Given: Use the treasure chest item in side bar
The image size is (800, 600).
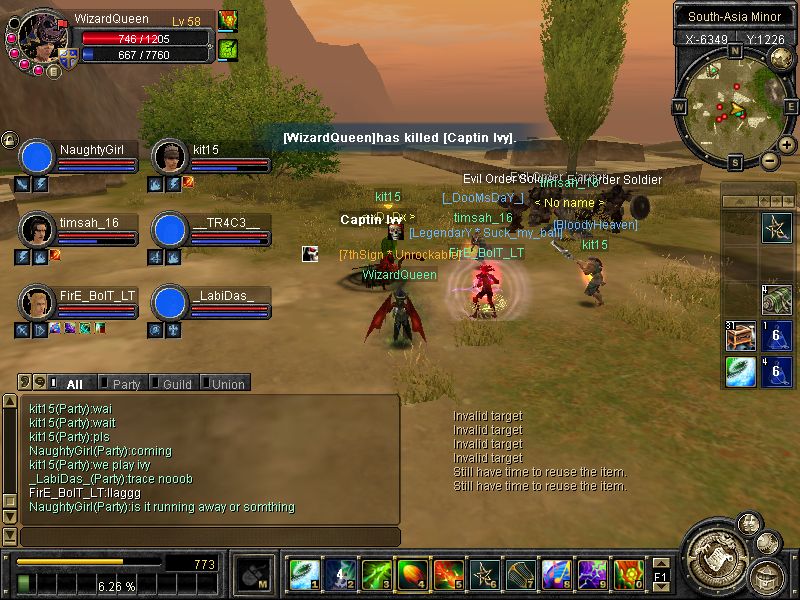Looking at the screenshot, I should pyautogui.click(x=740, y=336).
